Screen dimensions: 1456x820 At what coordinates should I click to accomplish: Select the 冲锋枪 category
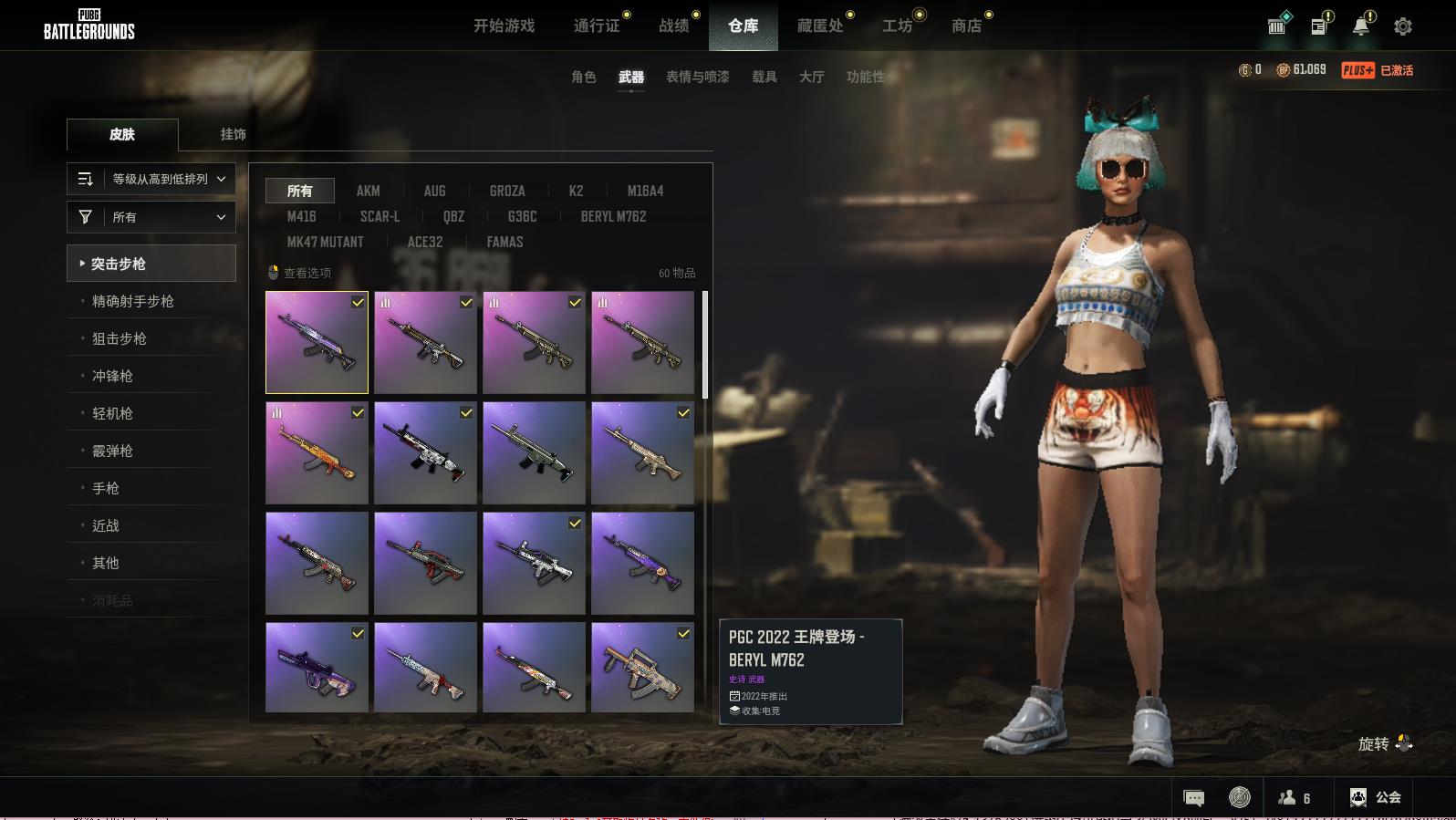tap(112, 376)
